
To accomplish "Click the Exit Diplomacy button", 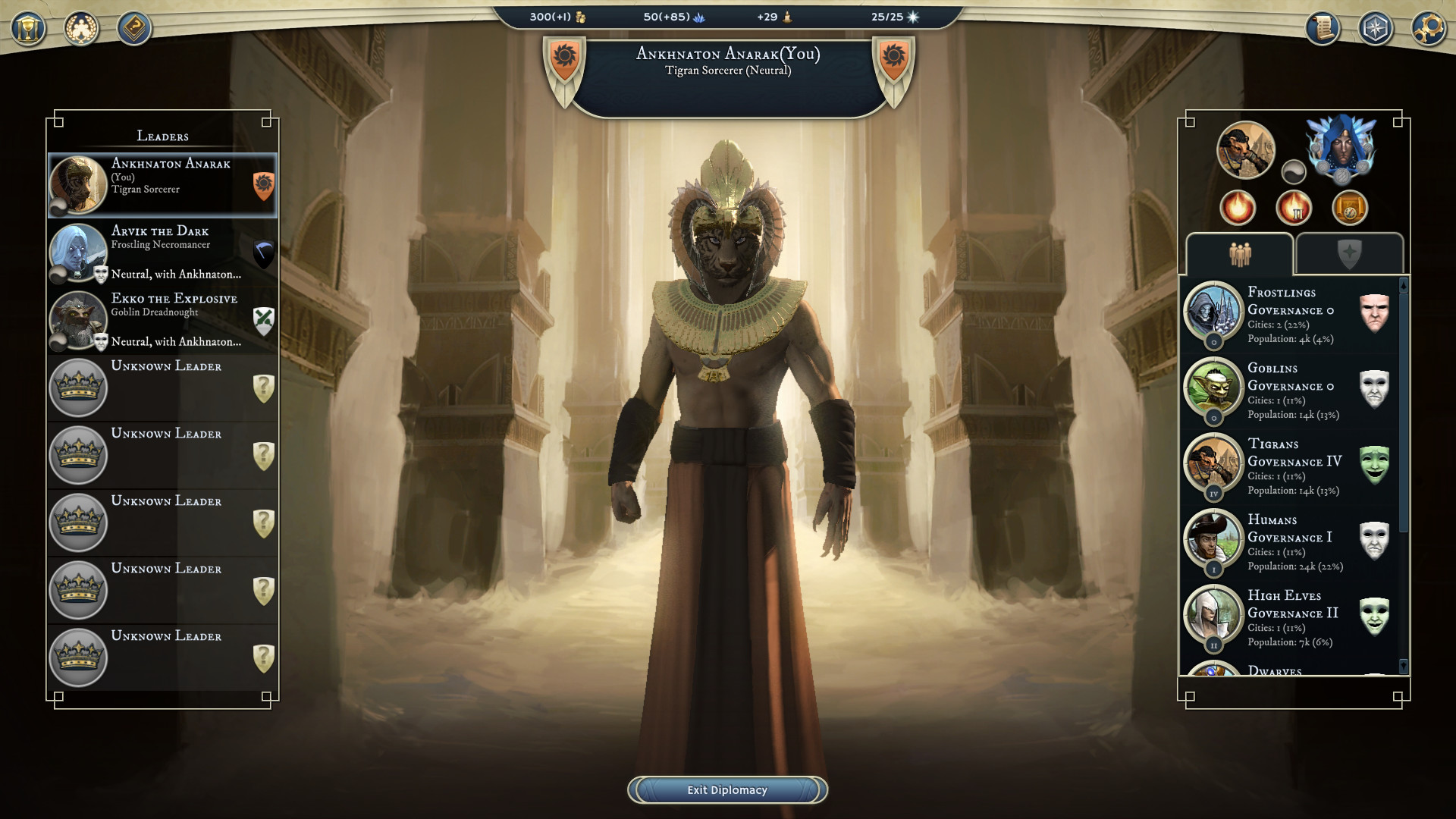I will point(726,789).
